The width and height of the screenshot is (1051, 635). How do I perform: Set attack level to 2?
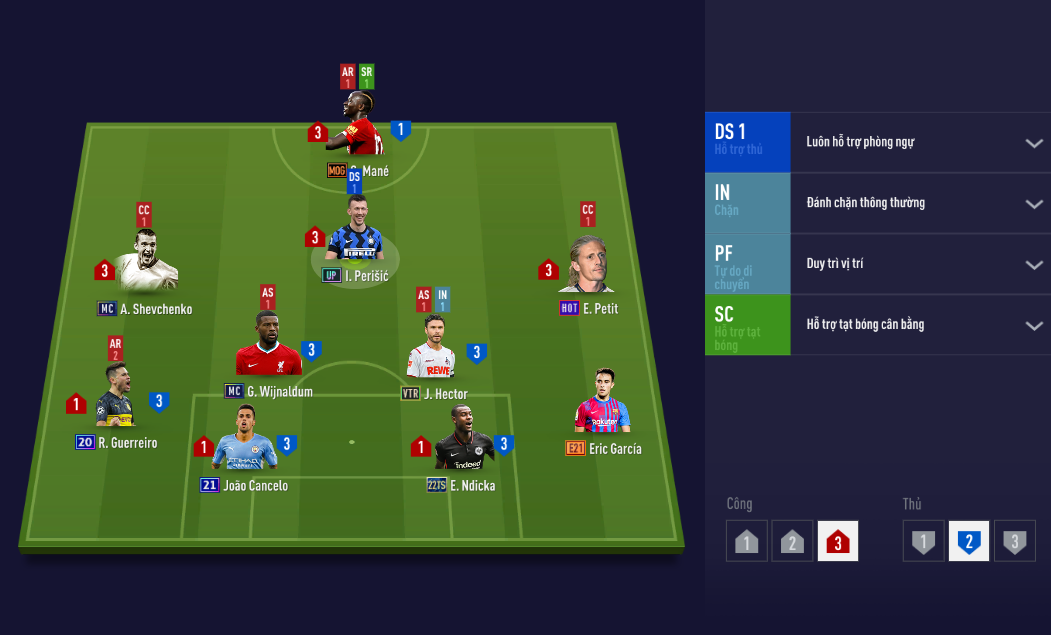pos(792,541)
